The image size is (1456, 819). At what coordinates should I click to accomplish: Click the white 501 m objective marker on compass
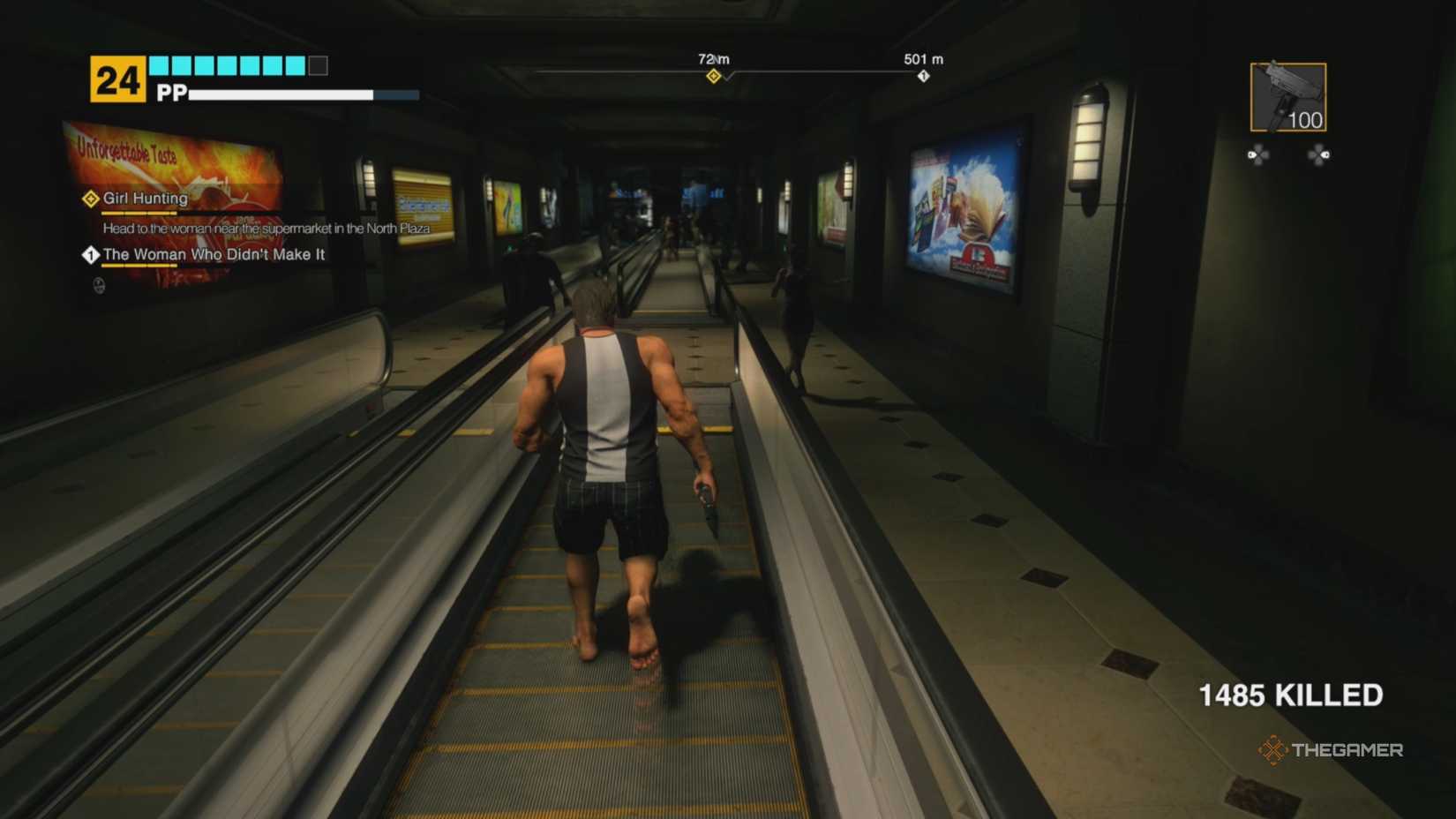[925, 76]
